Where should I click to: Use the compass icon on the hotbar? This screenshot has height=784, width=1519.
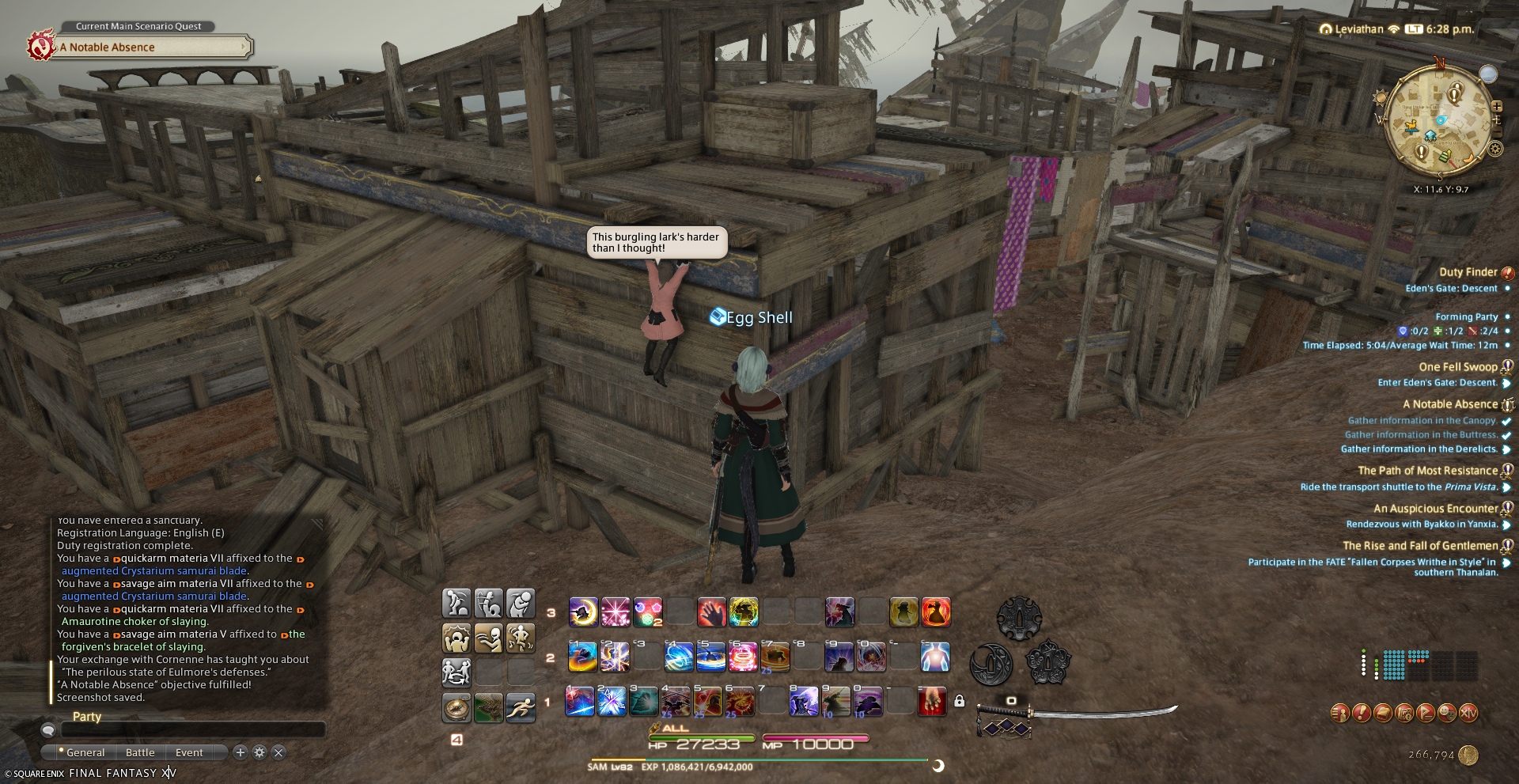coord(456,708)
